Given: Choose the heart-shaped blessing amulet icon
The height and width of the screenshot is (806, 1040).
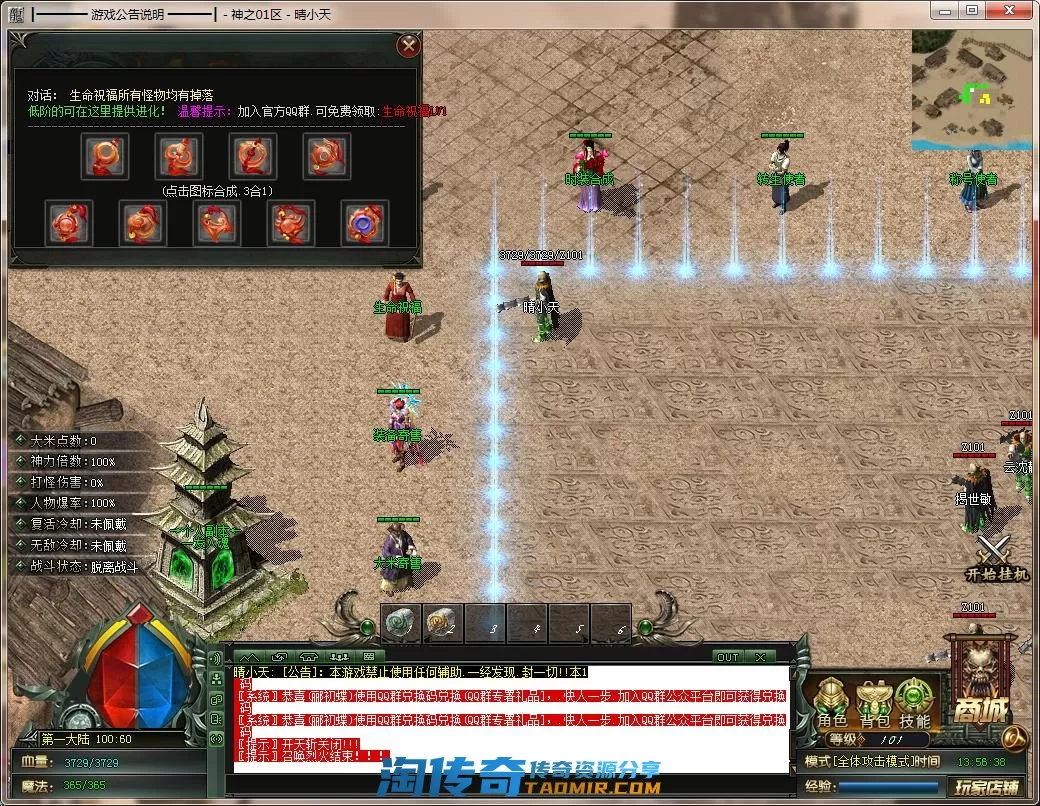Looking at the screenshot, I should pyautogui.click(x=217, y=223).
